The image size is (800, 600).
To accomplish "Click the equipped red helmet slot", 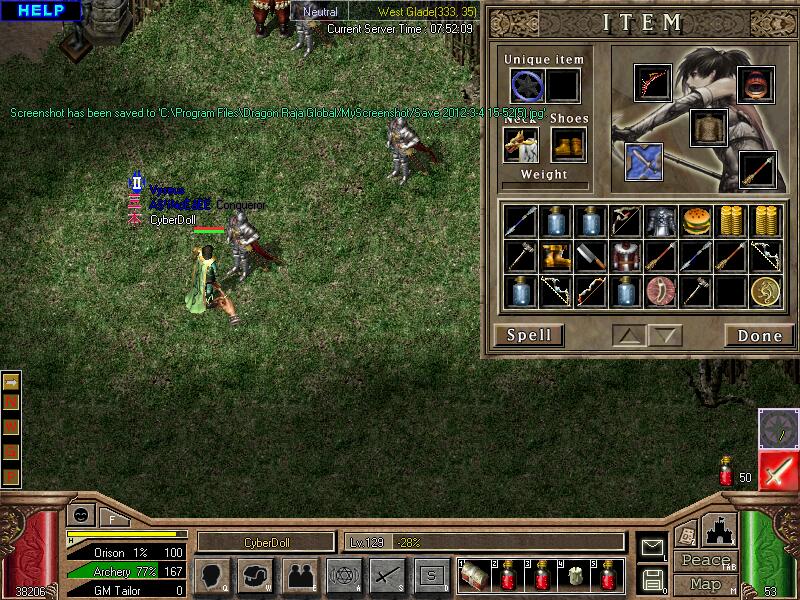I will (757, 85).
